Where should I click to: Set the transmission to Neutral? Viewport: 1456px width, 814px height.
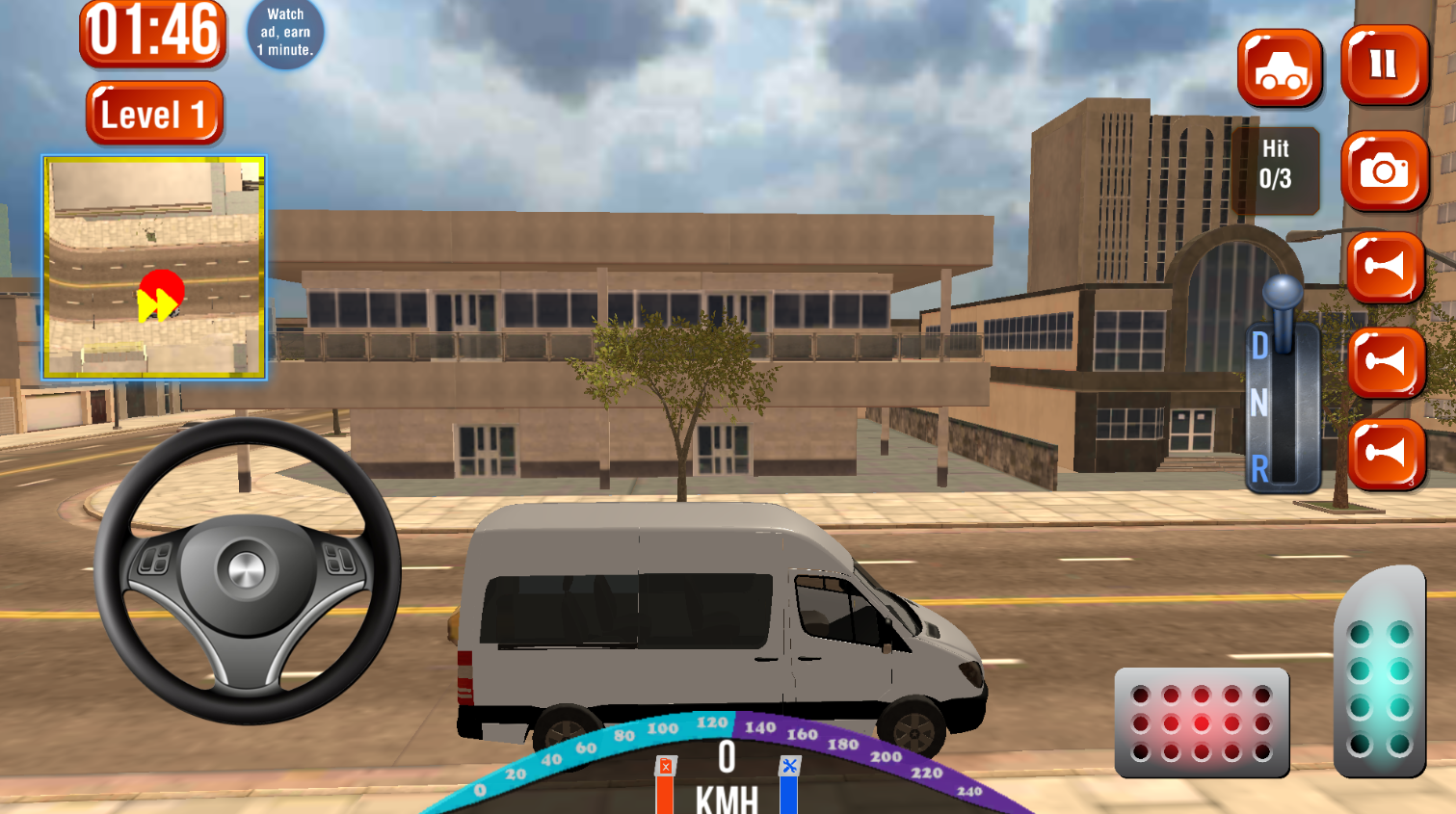pyautogui.click(x=1259, y=405)
